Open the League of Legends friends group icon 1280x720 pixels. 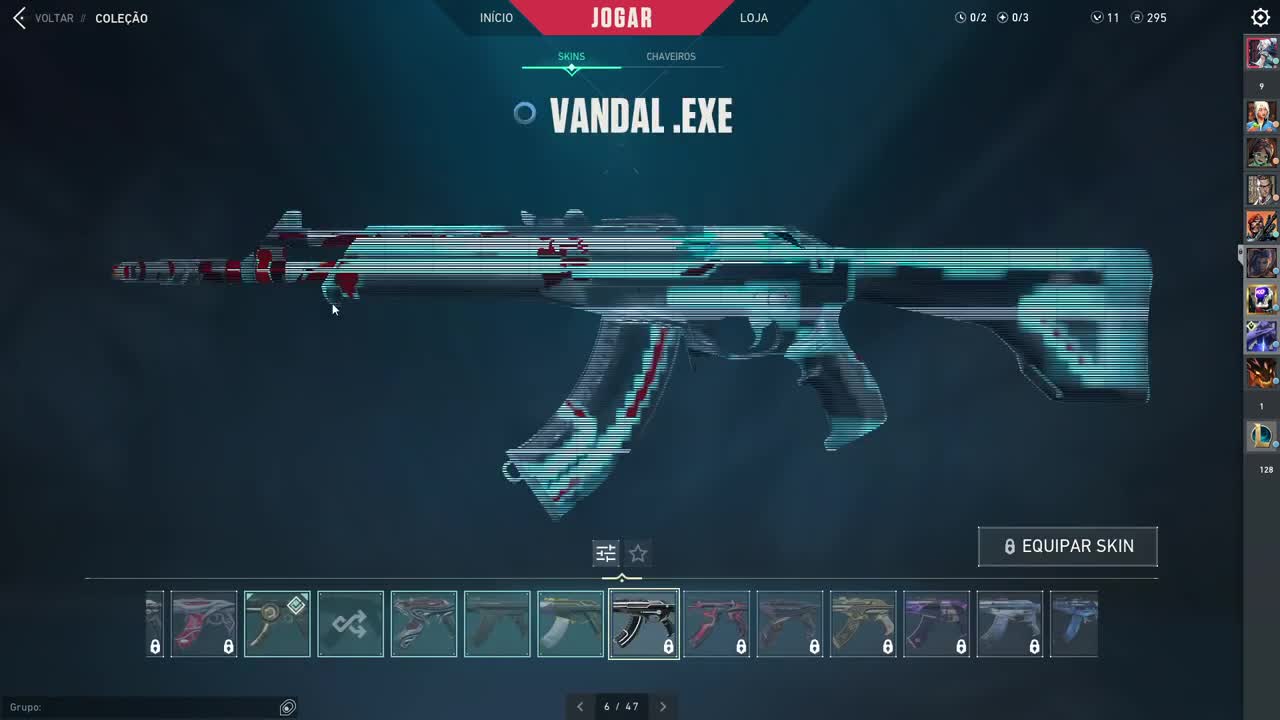click(1261, 436)
